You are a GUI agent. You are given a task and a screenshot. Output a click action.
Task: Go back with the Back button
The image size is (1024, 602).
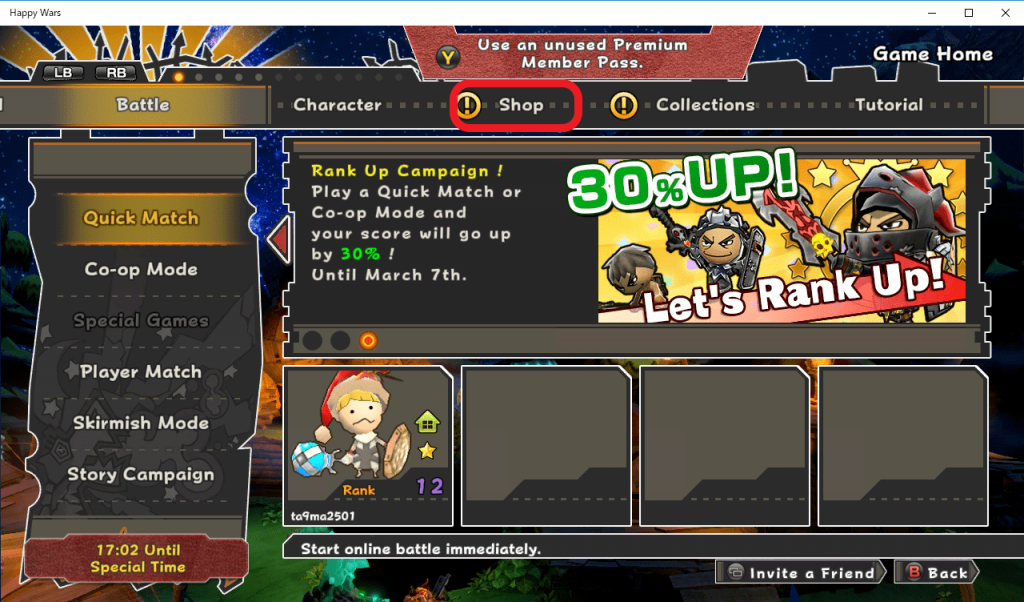click(936, 573)
